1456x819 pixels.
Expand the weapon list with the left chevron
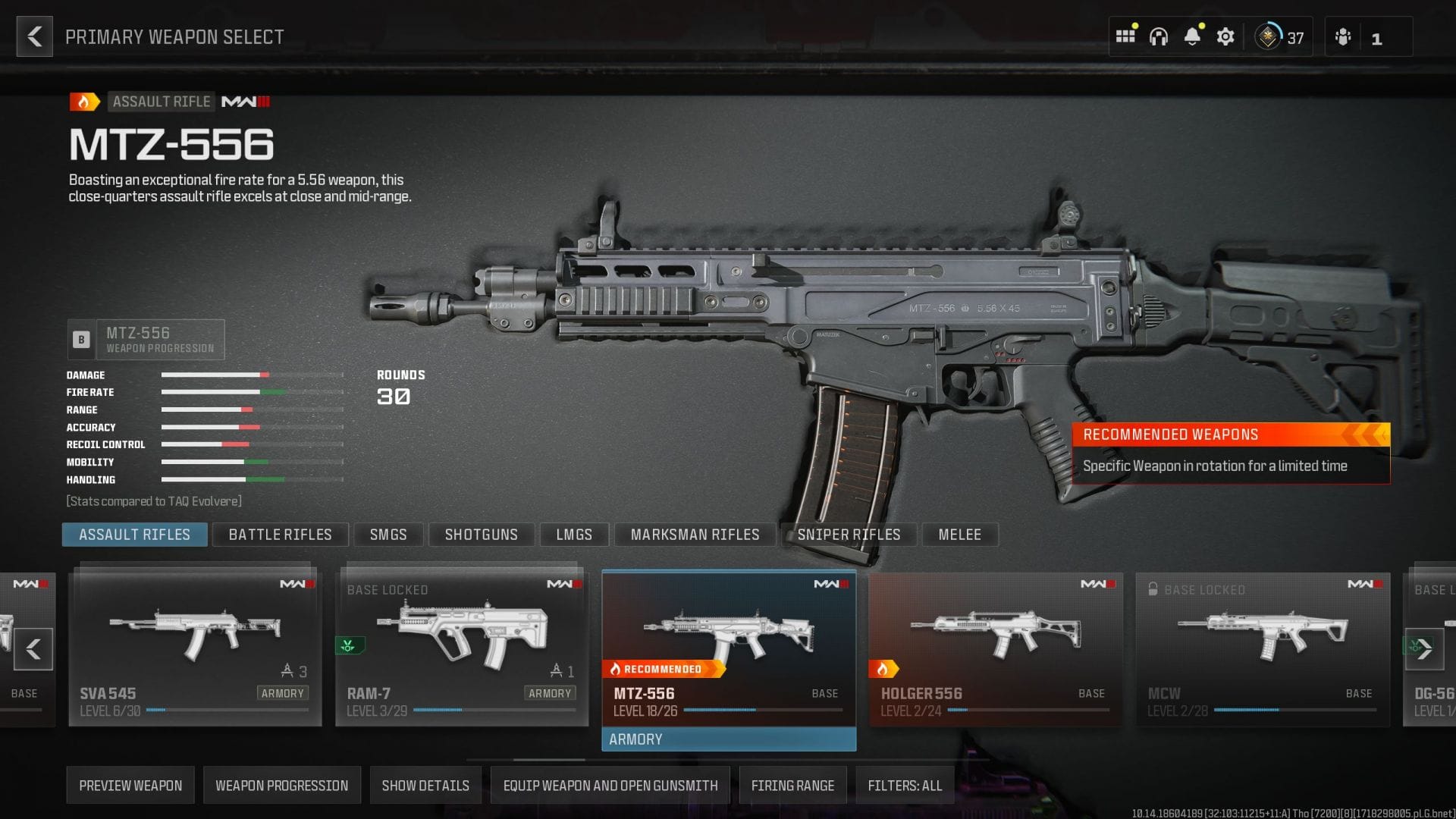point(33,649)
